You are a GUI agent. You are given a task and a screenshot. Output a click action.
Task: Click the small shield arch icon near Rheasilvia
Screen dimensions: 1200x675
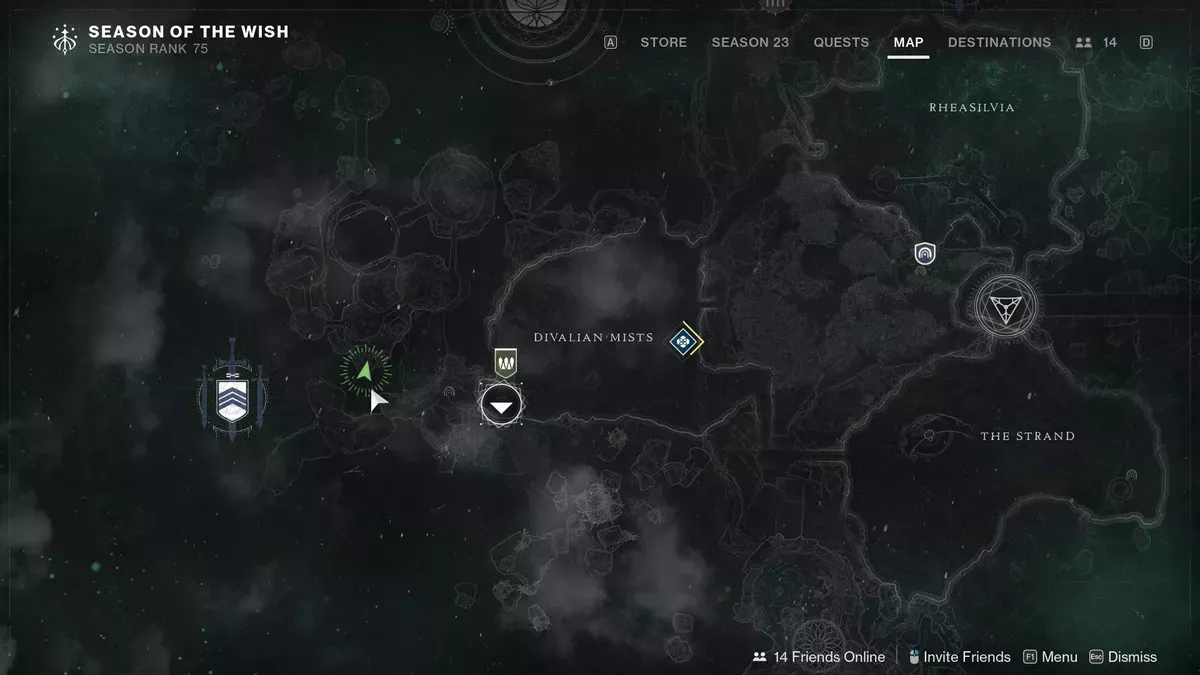pos(925,254)
